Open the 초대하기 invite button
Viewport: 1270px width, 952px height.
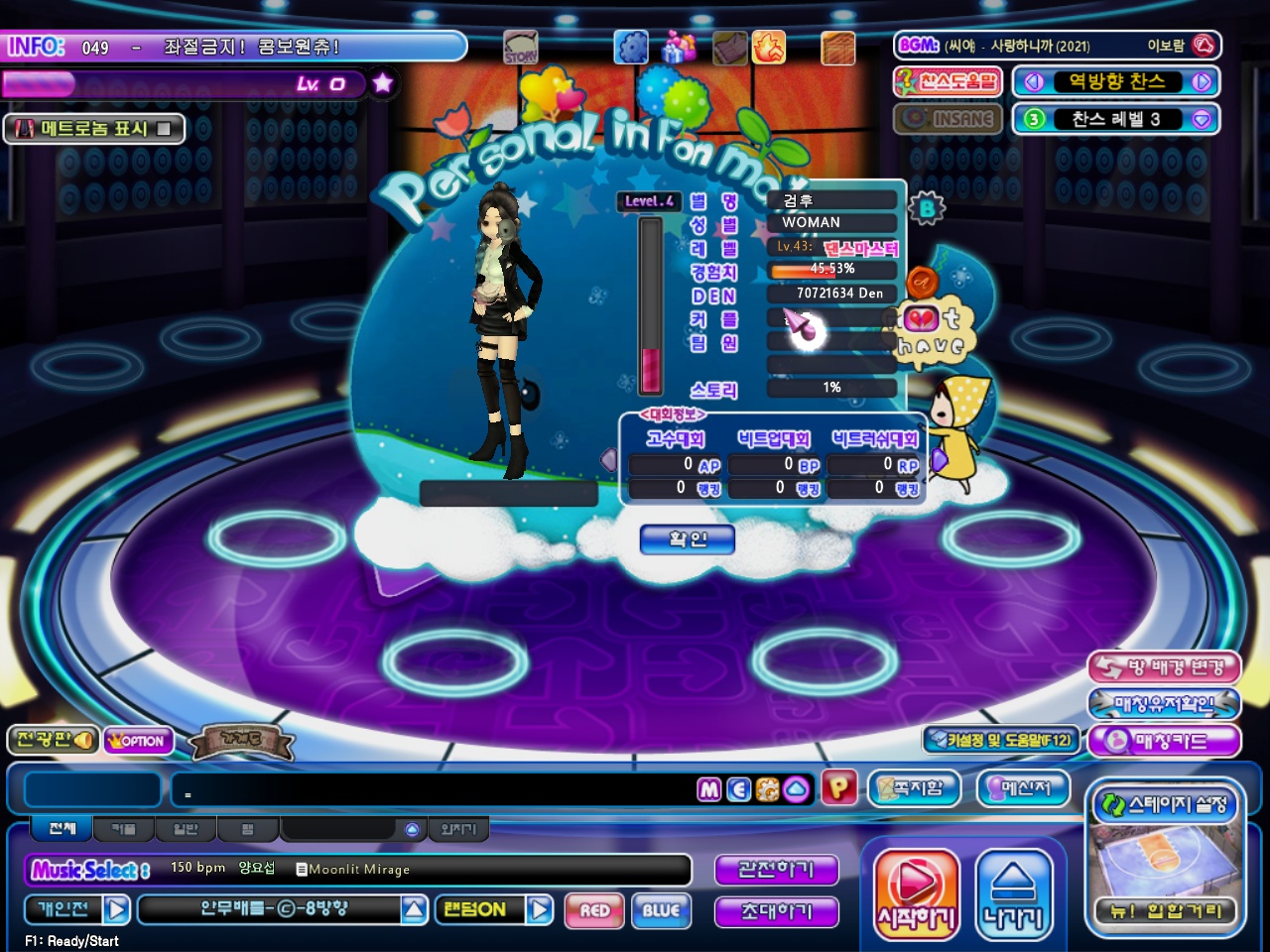[776, 911]
